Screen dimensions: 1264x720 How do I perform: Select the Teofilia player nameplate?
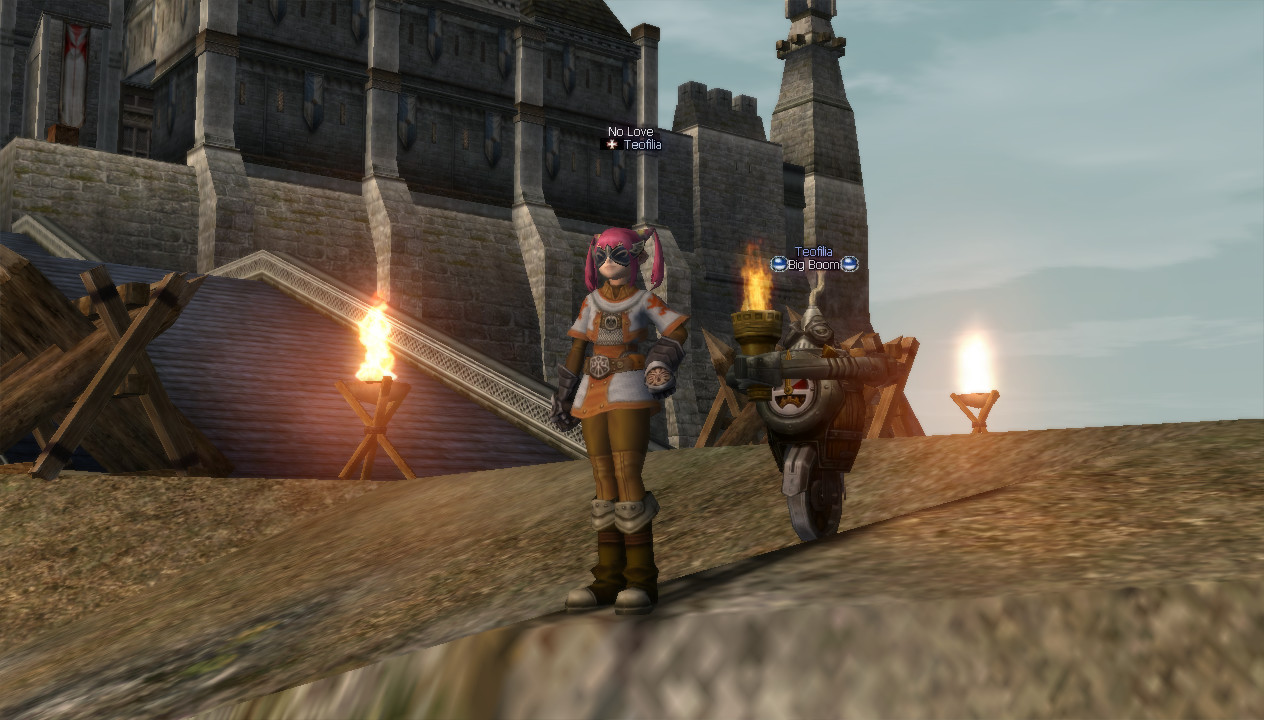[641, 145]
